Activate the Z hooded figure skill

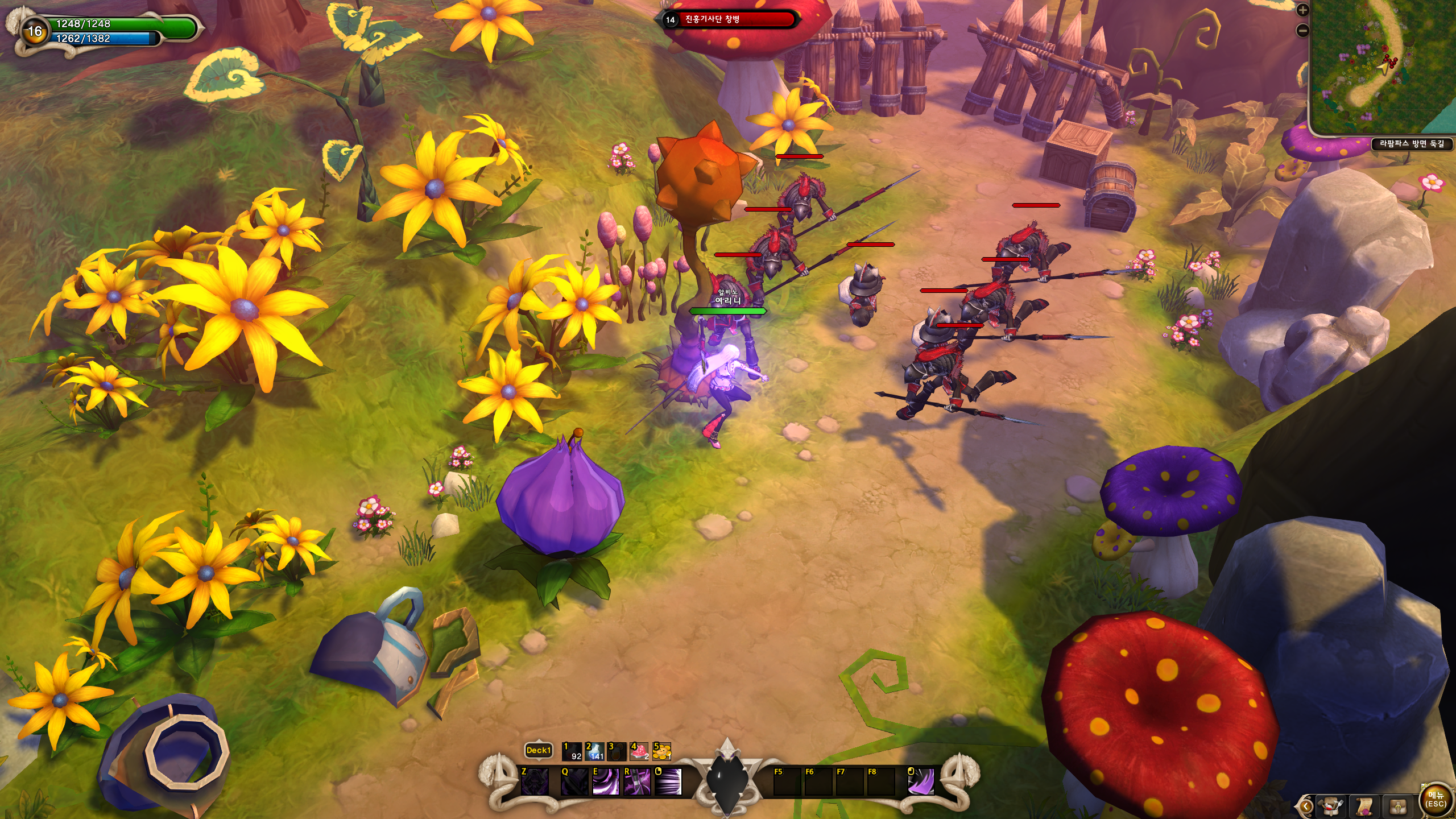535,781
